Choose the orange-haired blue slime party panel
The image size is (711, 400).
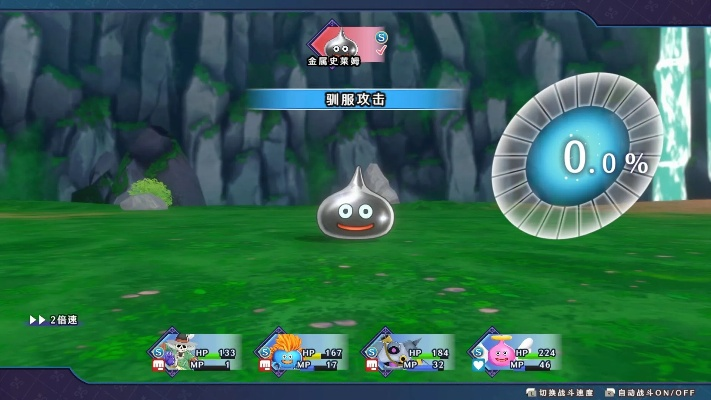(x=300, y=353)
